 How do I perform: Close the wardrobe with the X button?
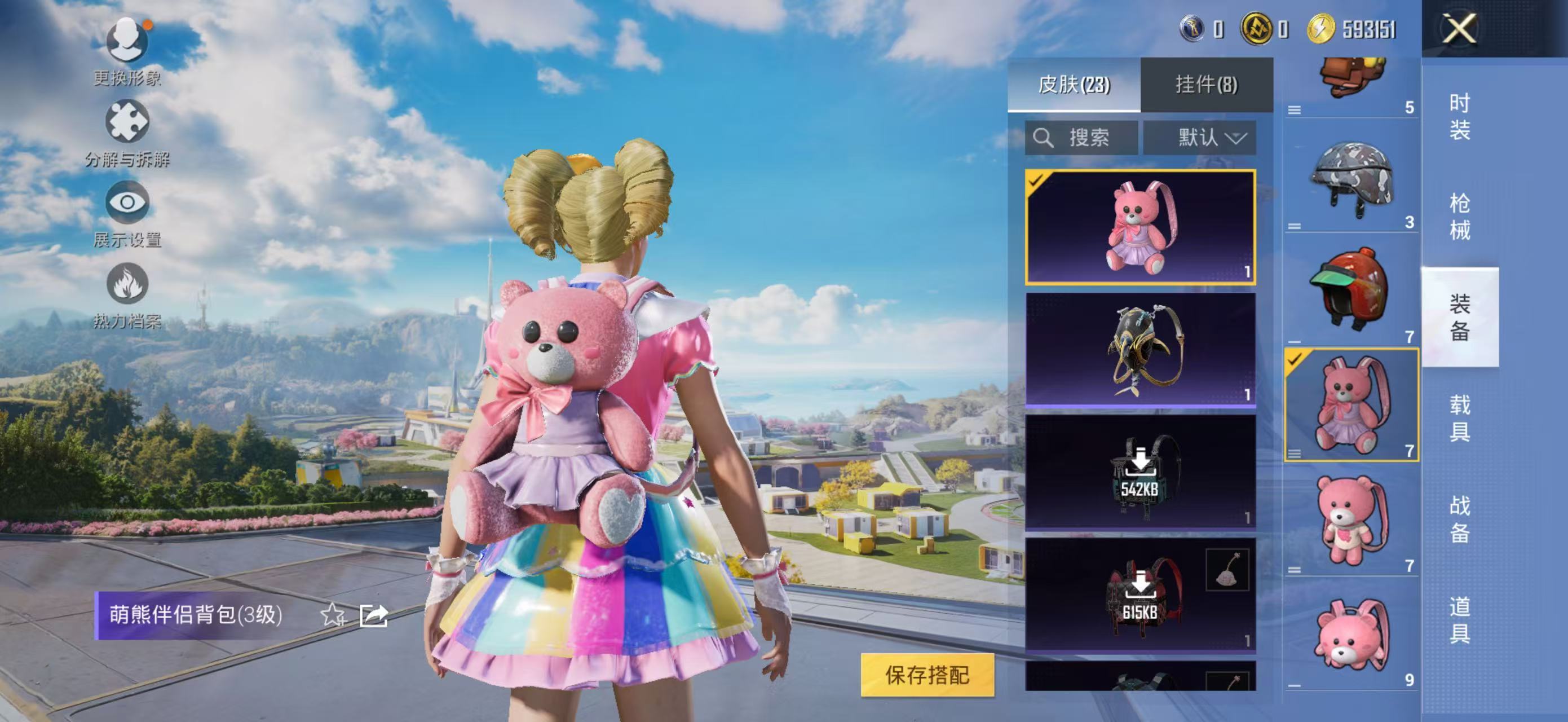[x=1459, y=29]
